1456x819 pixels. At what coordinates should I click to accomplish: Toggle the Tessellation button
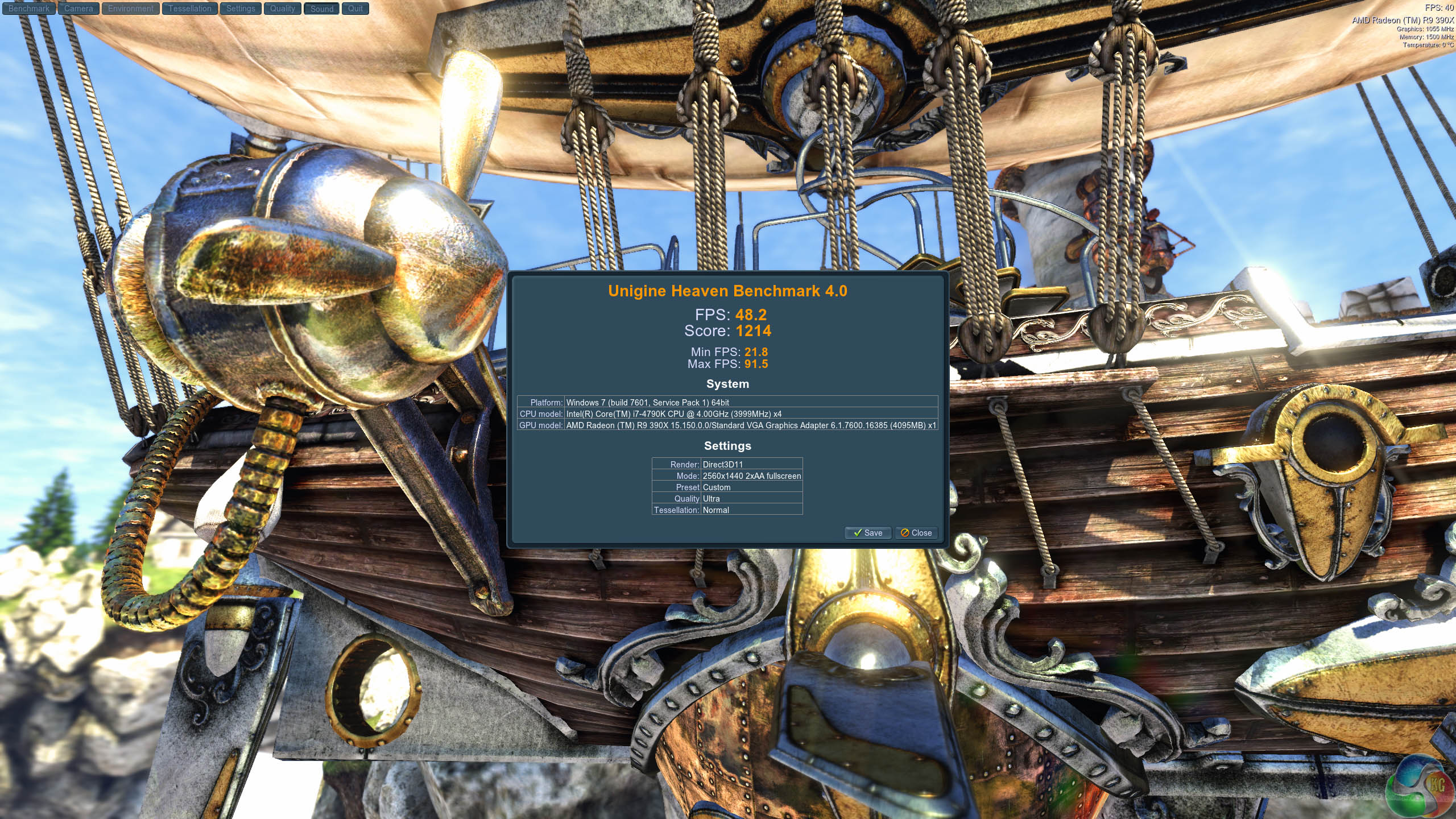click(189, 9)
